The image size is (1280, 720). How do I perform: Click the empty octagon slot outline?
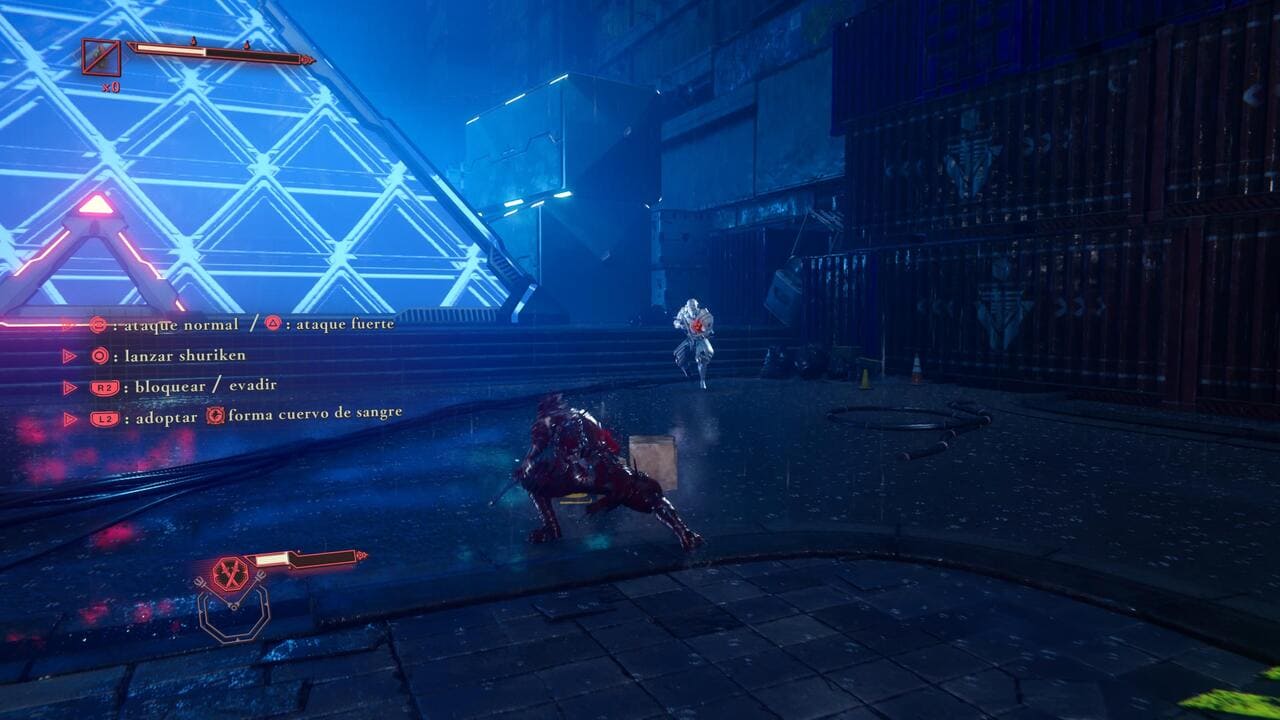tap(232, 616)
